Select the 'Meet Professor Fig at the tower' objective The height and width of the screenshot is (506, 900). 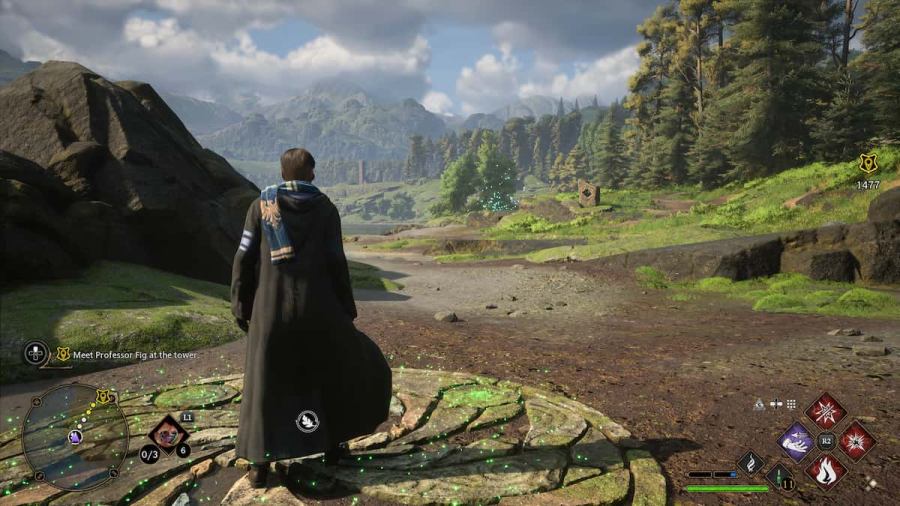pyautogui.click(x=127, y=354)
